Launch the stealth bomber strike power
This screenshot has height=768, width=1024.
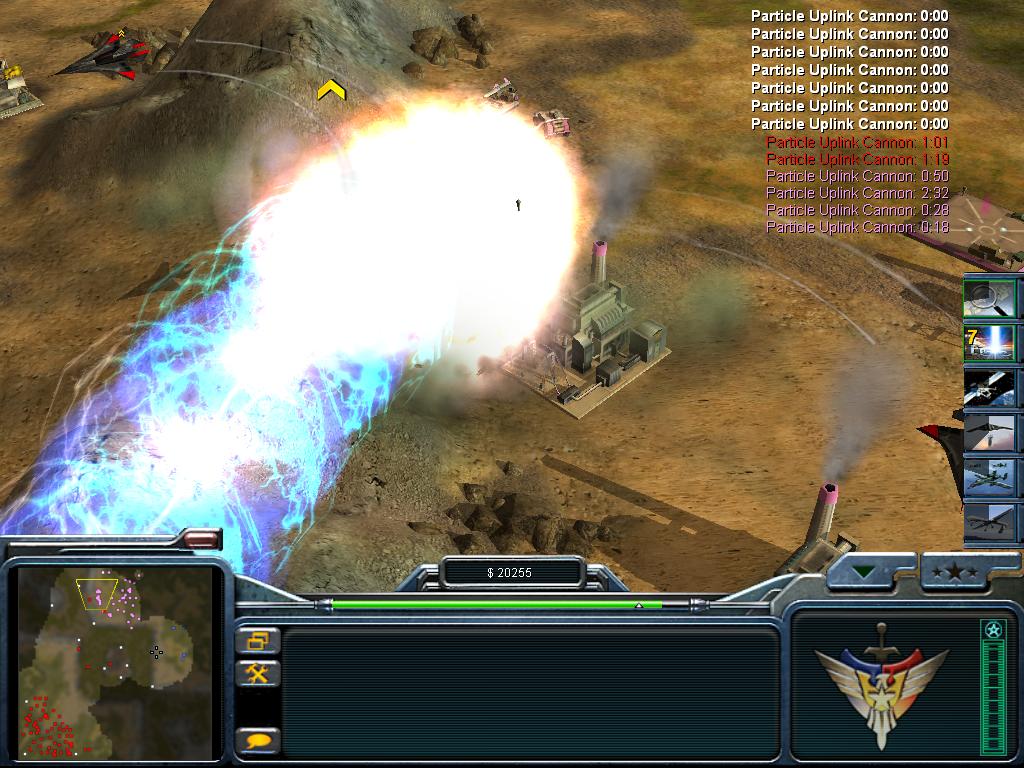click(x=990, y=433)
